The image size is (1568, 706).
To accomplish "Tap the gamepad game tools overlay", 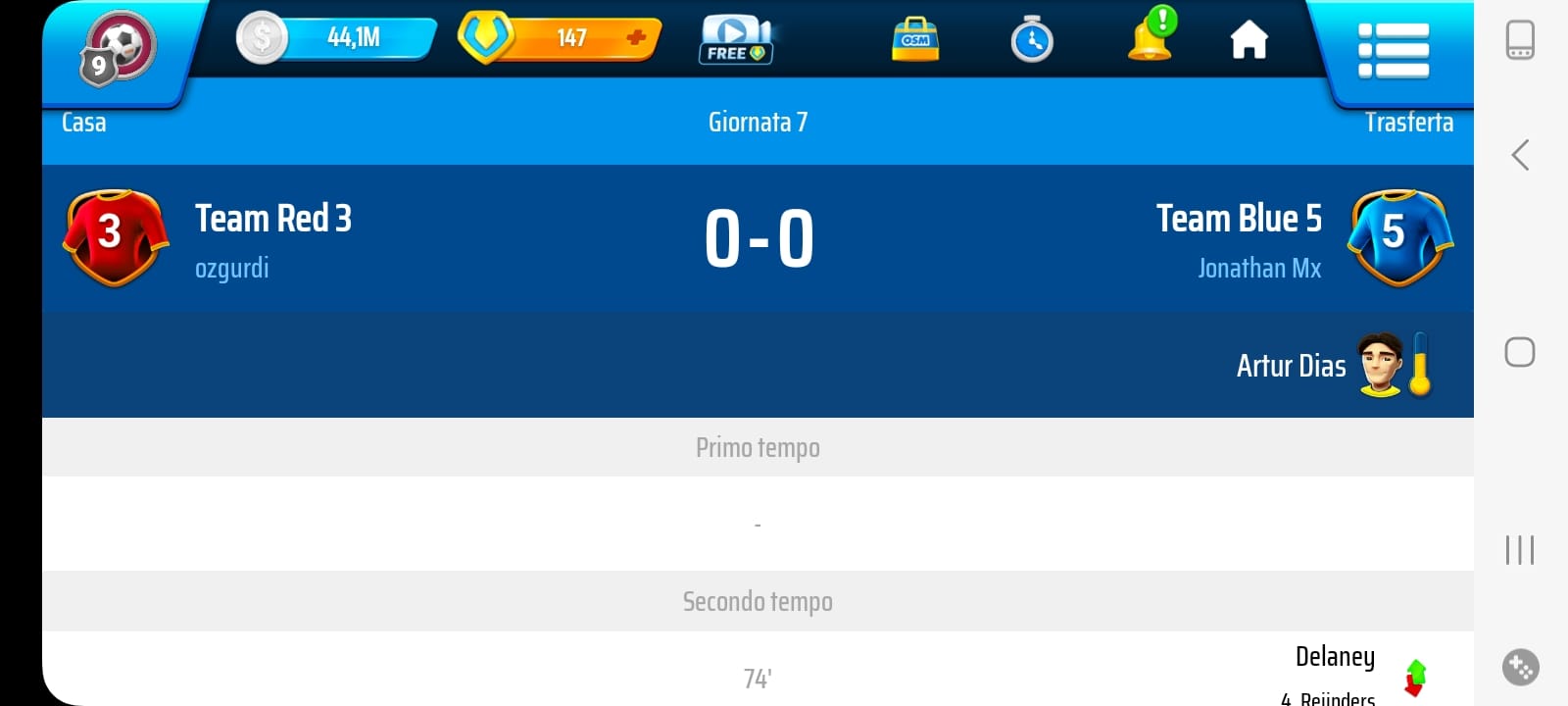I will [1520, 668].
